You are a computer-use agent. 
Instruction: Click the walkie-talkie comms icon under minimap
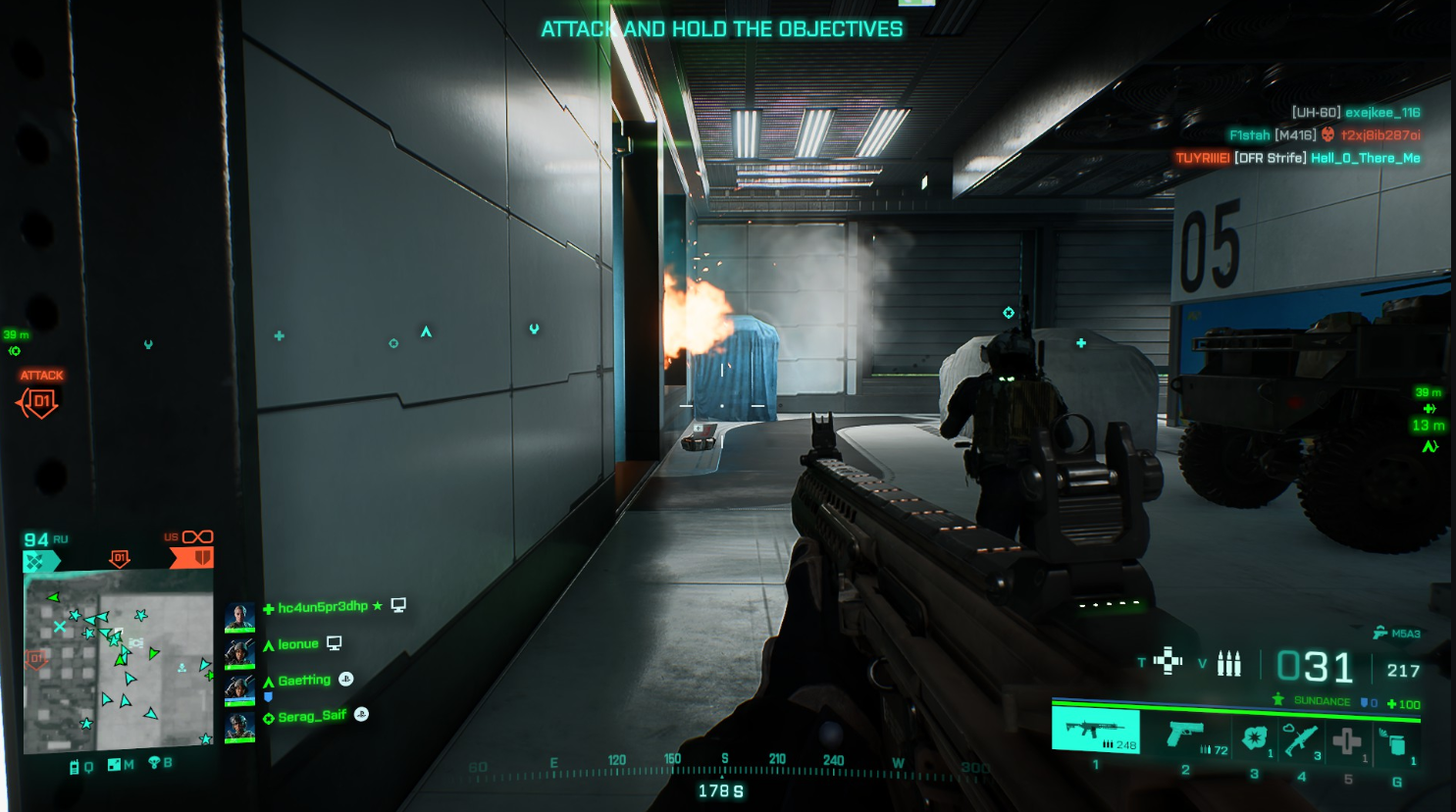click(x=75, y=767)
